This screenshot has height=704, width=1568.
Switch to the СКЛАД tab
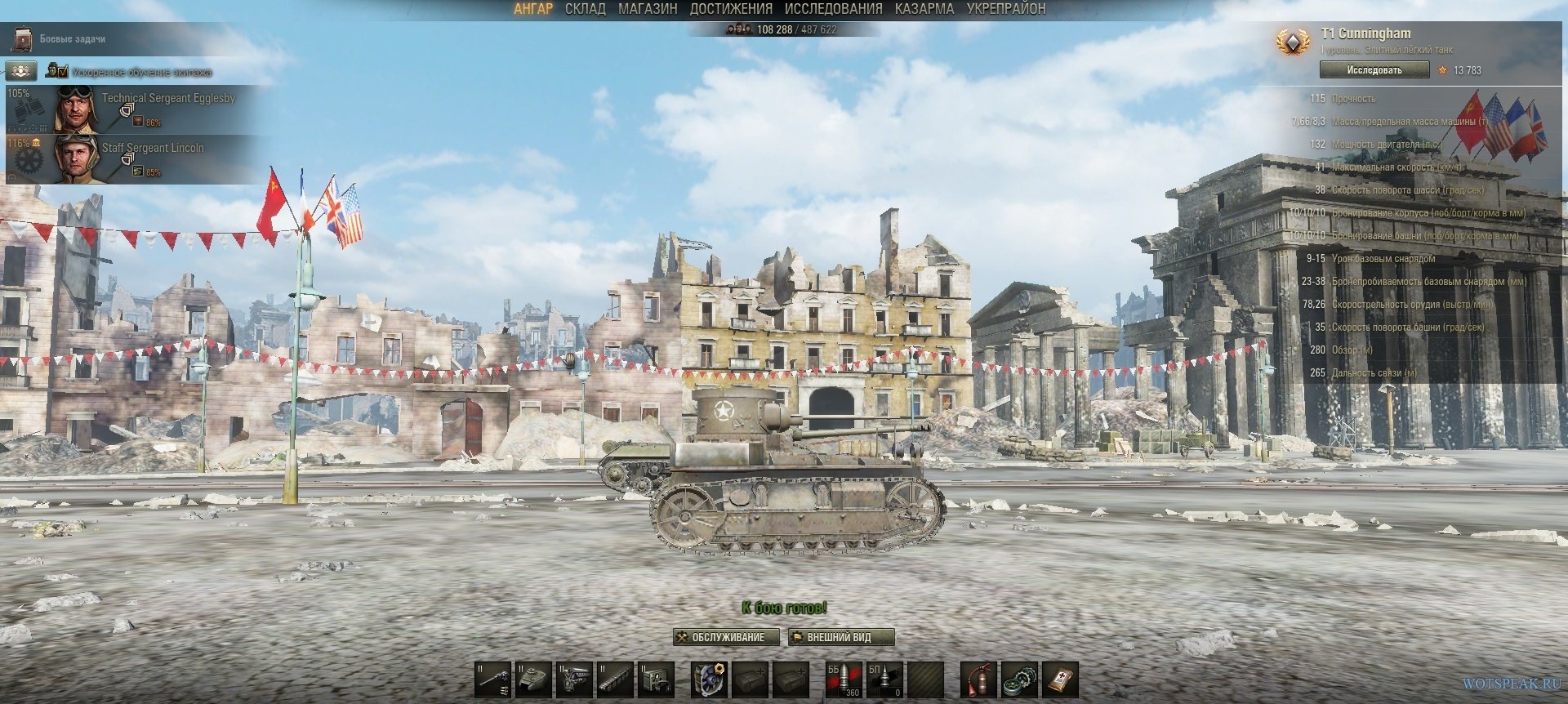[585, 9]
